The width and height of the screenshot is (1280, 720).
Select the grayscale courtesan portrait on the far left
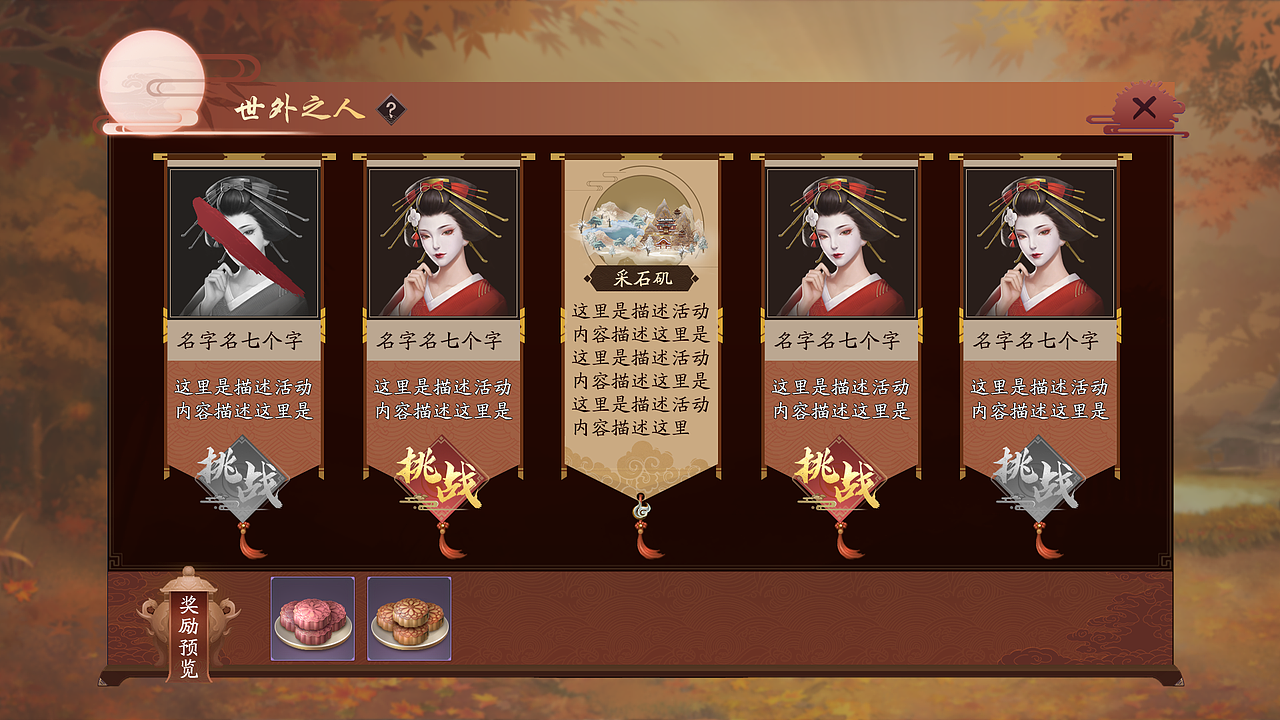pyautogui.click(x=245, y=240)
